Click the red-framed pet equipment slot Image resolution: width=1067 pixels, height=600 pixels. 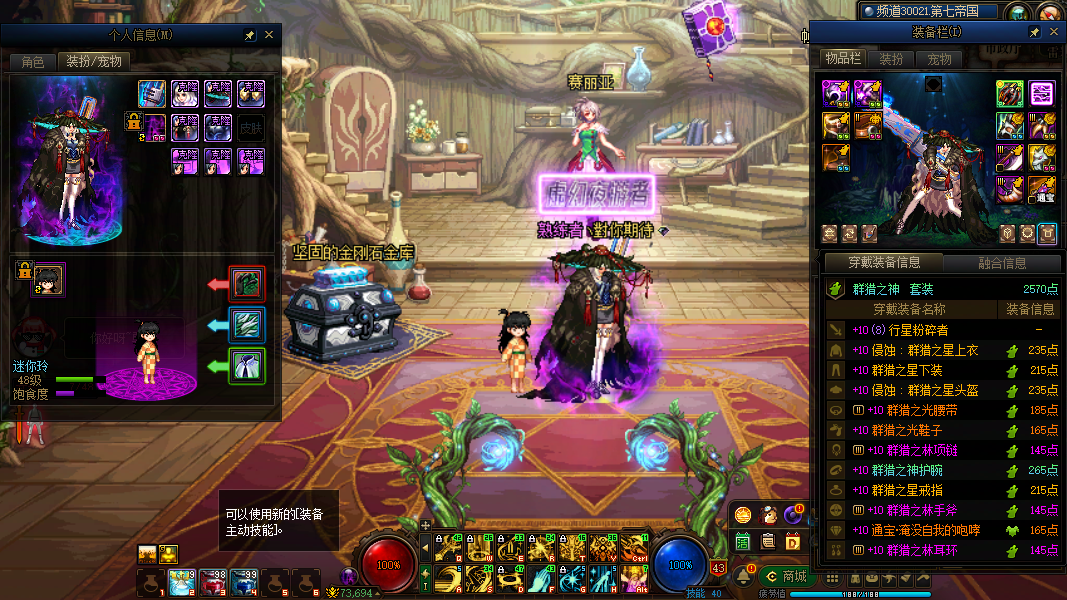tap(247, 284)
